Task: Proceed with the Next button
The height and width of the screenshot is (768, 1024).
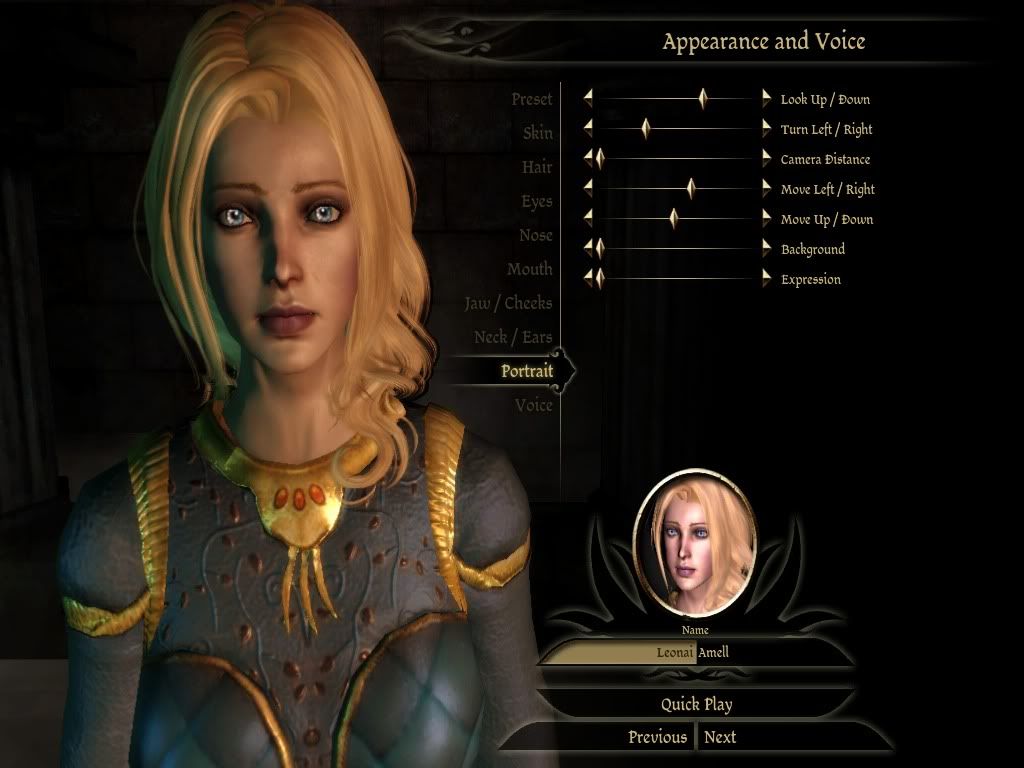Action: tap(720, 737)
